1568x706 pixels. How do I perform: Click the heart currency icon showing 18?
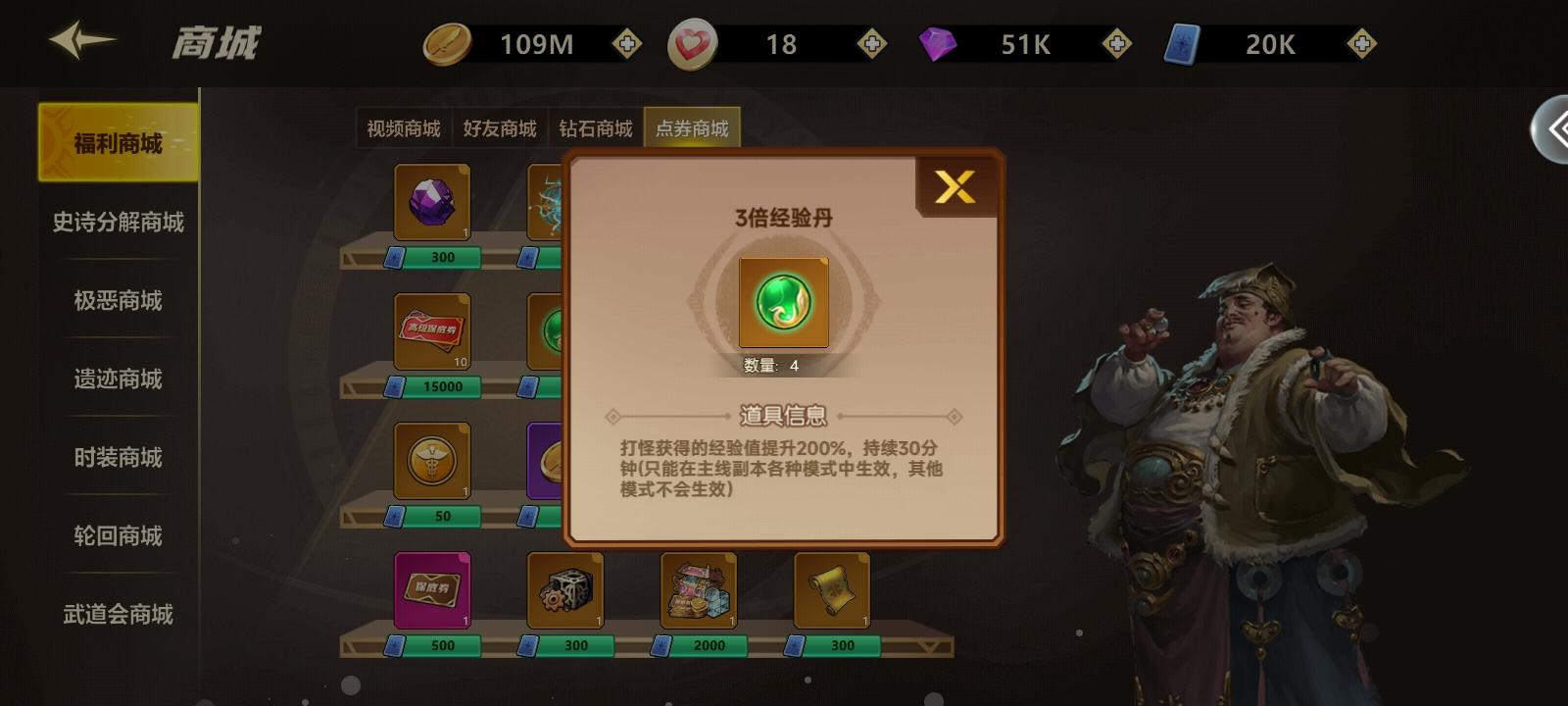coord(692,43)
